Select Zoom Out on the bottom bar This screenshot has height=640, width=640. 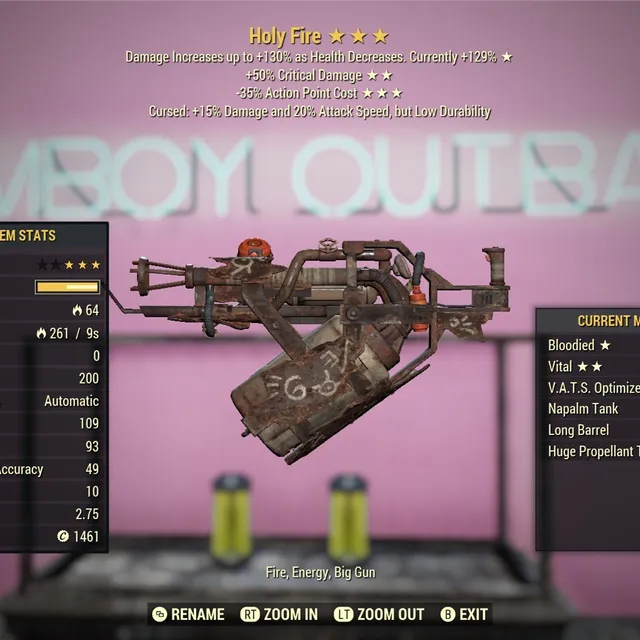click(x=381, y=614)
